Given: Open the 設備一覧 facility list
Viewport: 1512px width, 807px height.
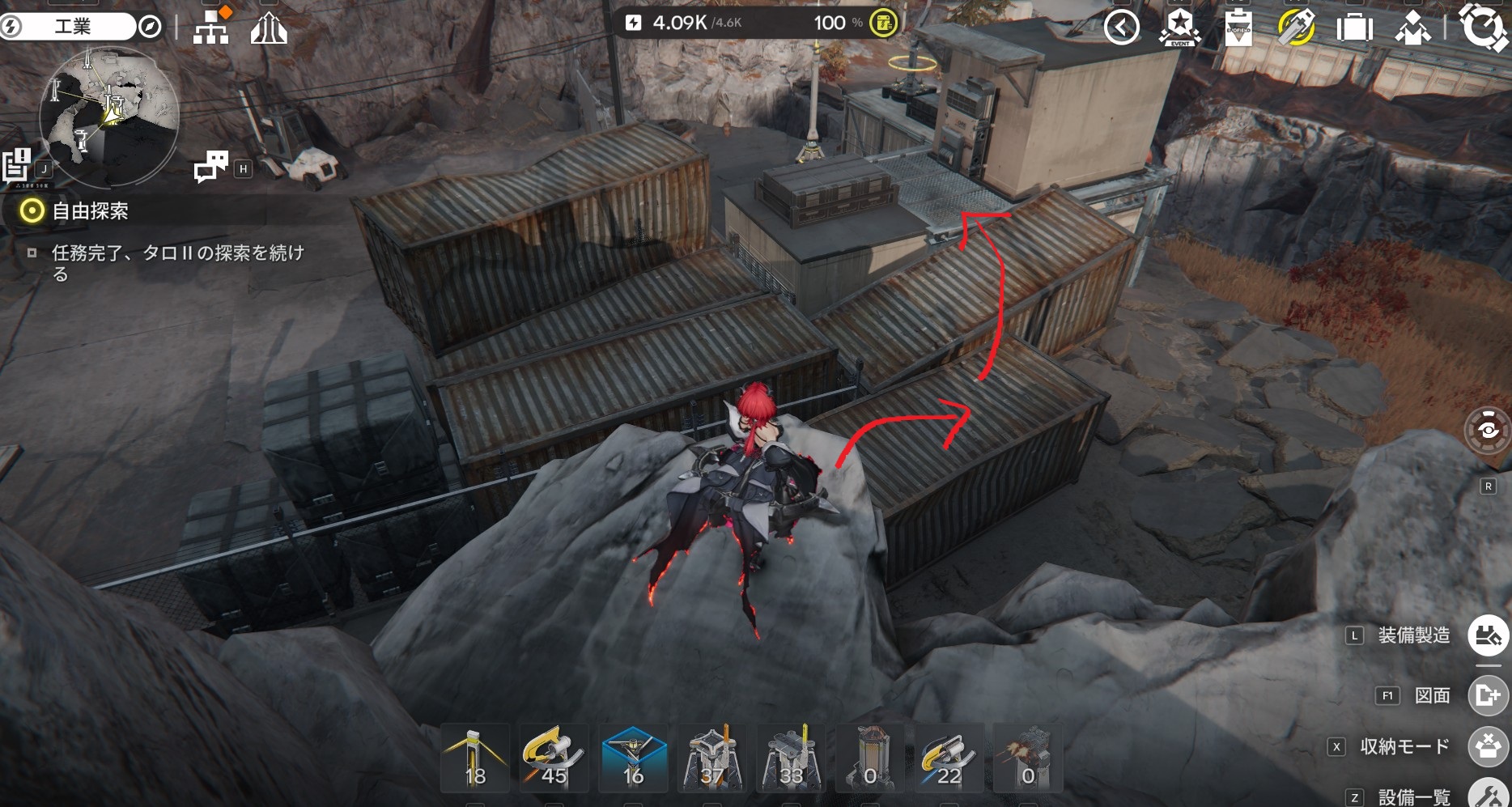Looking at the screenshot, I should point(1488,795).
